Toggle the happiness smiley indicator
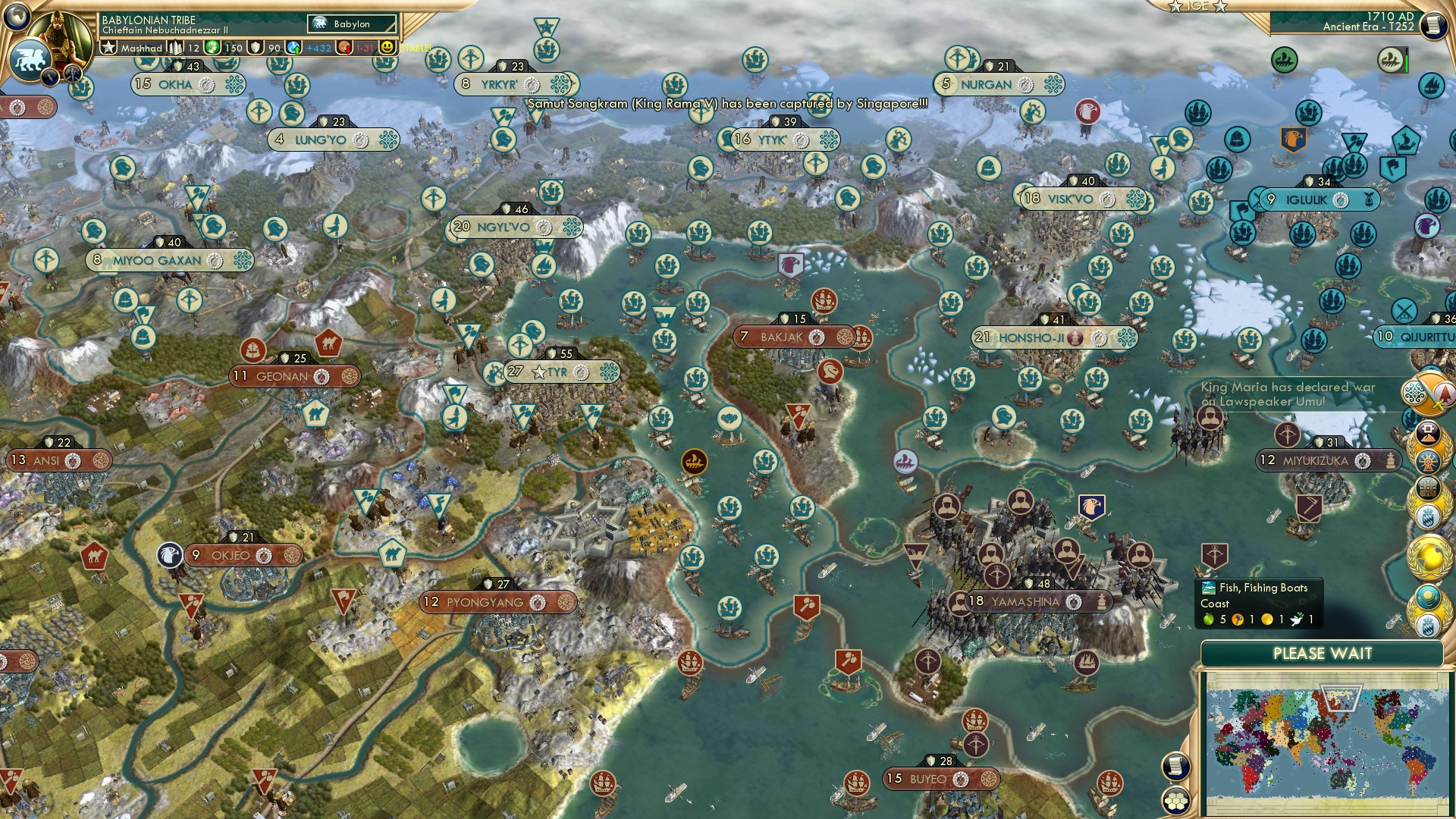Viewport: 1456px width, 819px height. pos(387,48)
